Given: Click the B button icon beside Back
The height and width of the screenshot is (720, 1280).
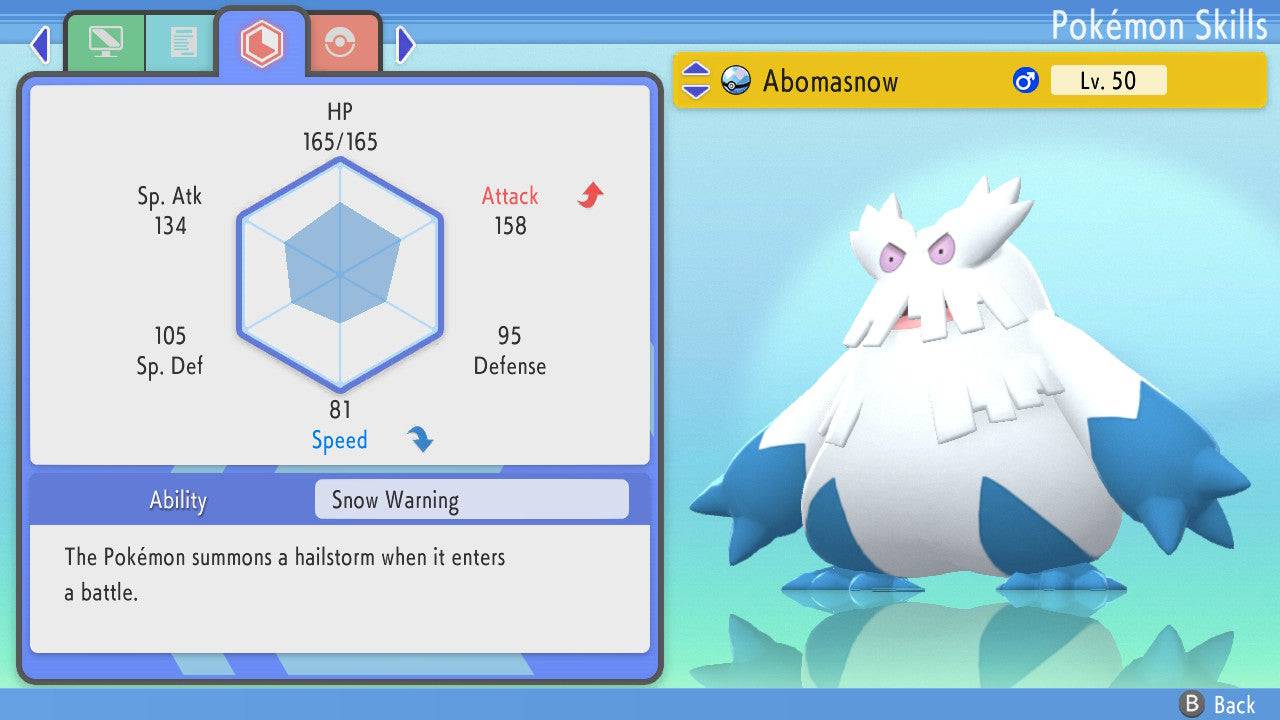Looking at the screenshot, I should 1190,703.
